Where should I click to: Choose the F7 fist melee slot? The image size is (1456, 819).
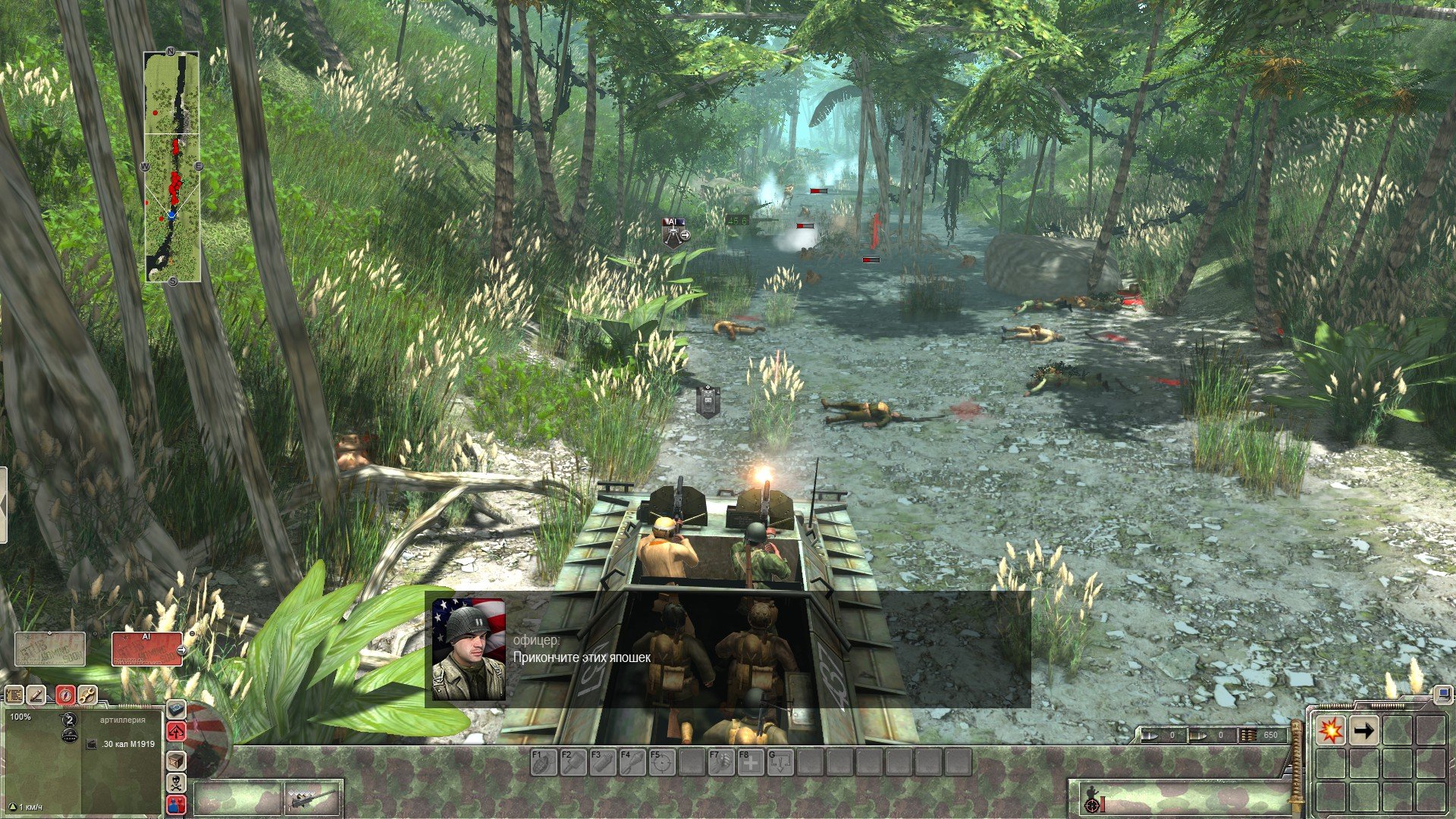point(720,762)
